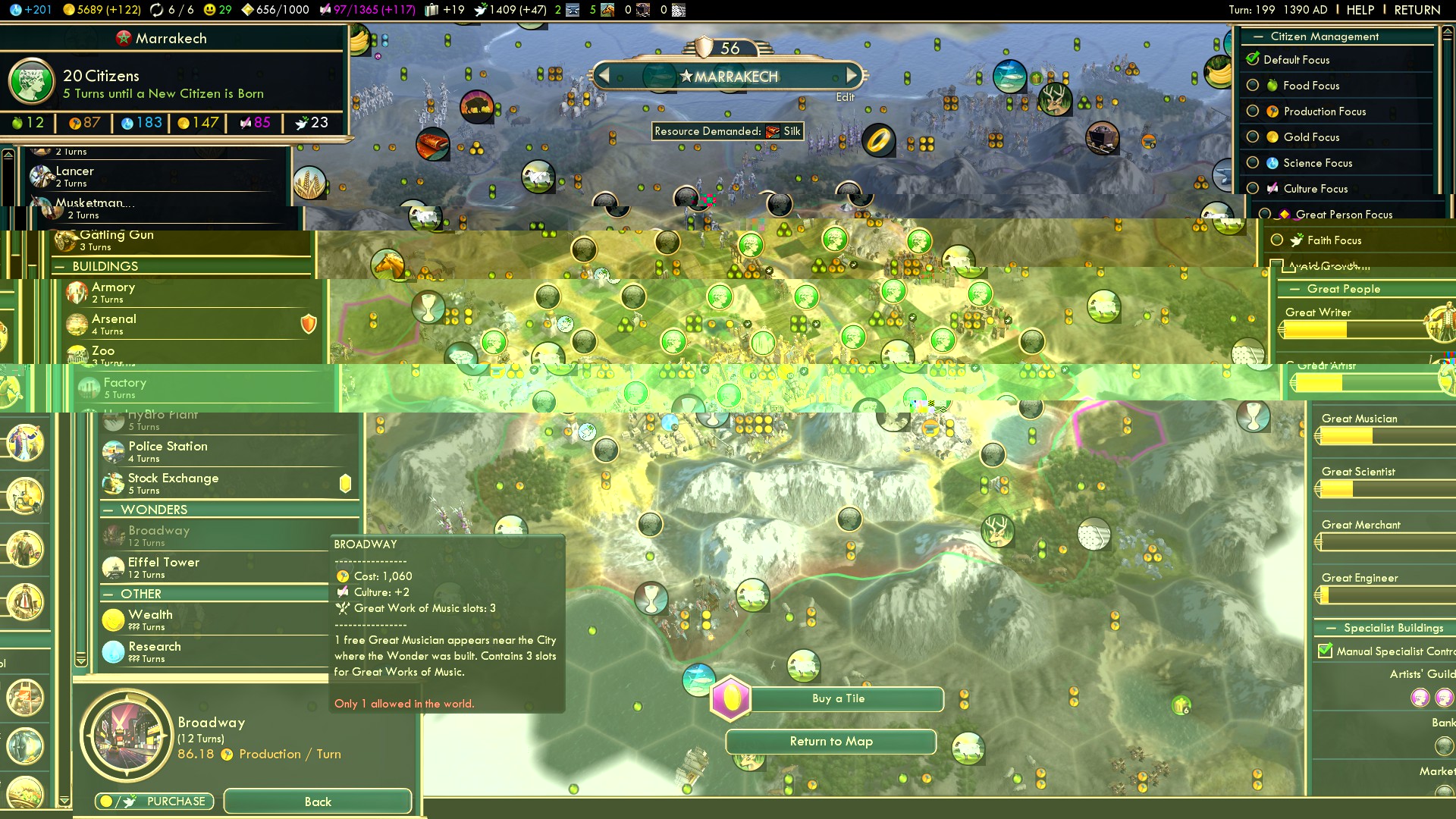Choose Police Station from buildings
1456x819 pixels.
(168, 450)
